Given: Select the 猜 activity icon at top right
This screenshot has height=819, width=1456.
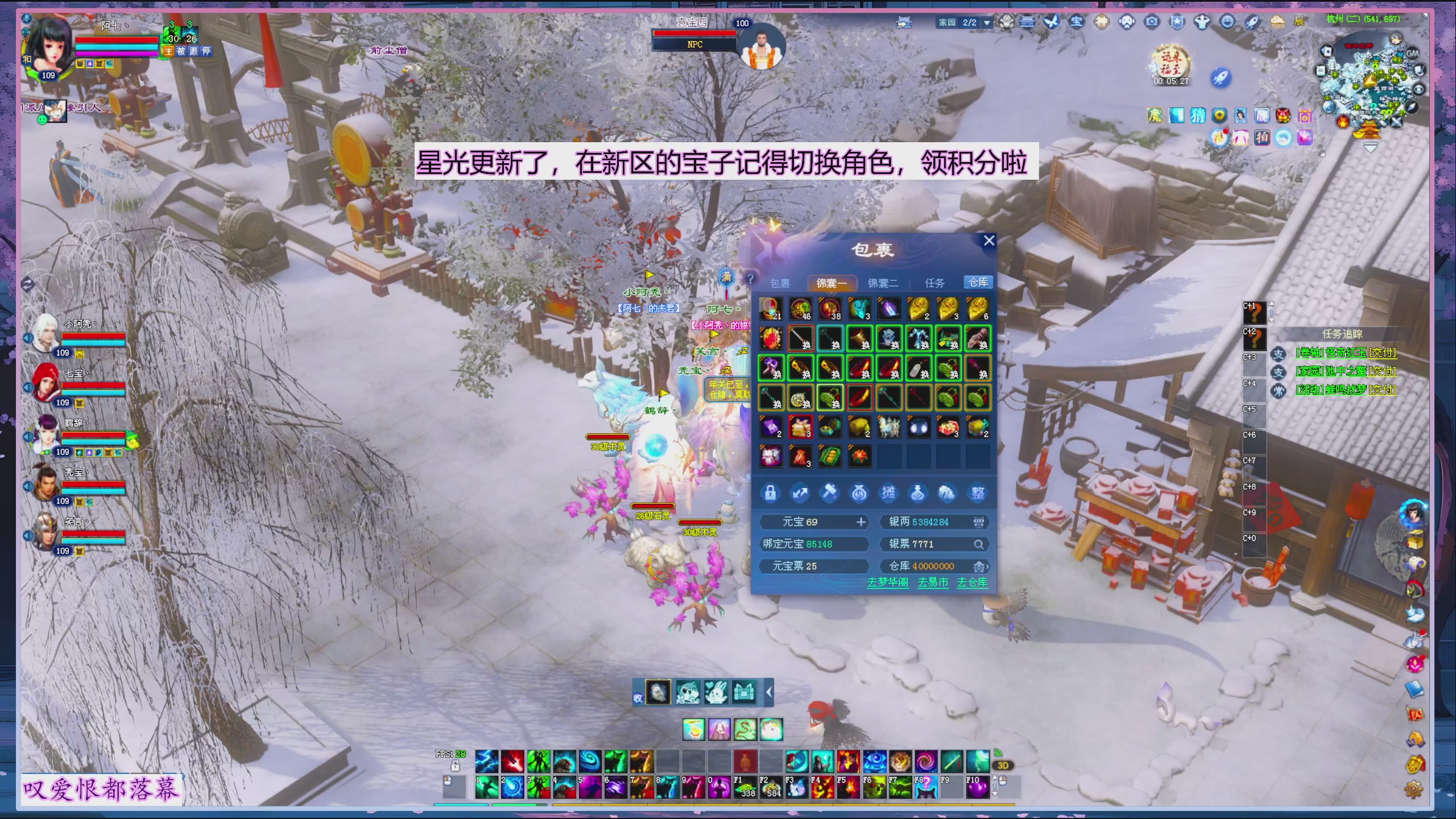Looking at the screenshot, I should click(x=1197, y=115).
